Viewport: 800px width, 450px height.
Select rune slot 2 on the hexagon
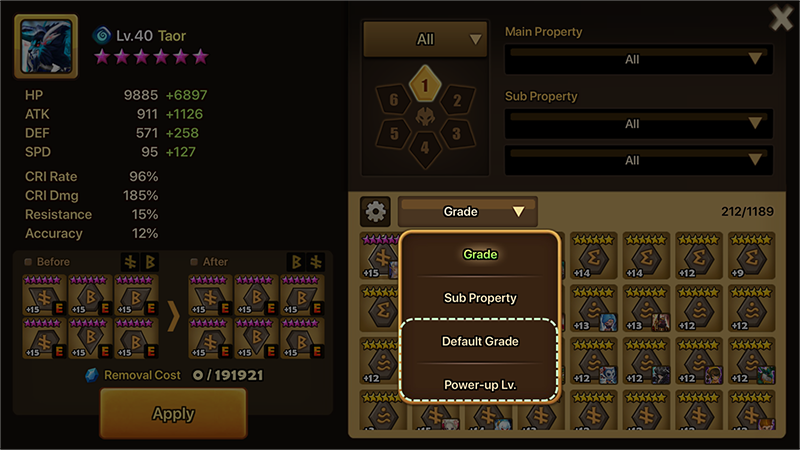(x=456, y=100)
